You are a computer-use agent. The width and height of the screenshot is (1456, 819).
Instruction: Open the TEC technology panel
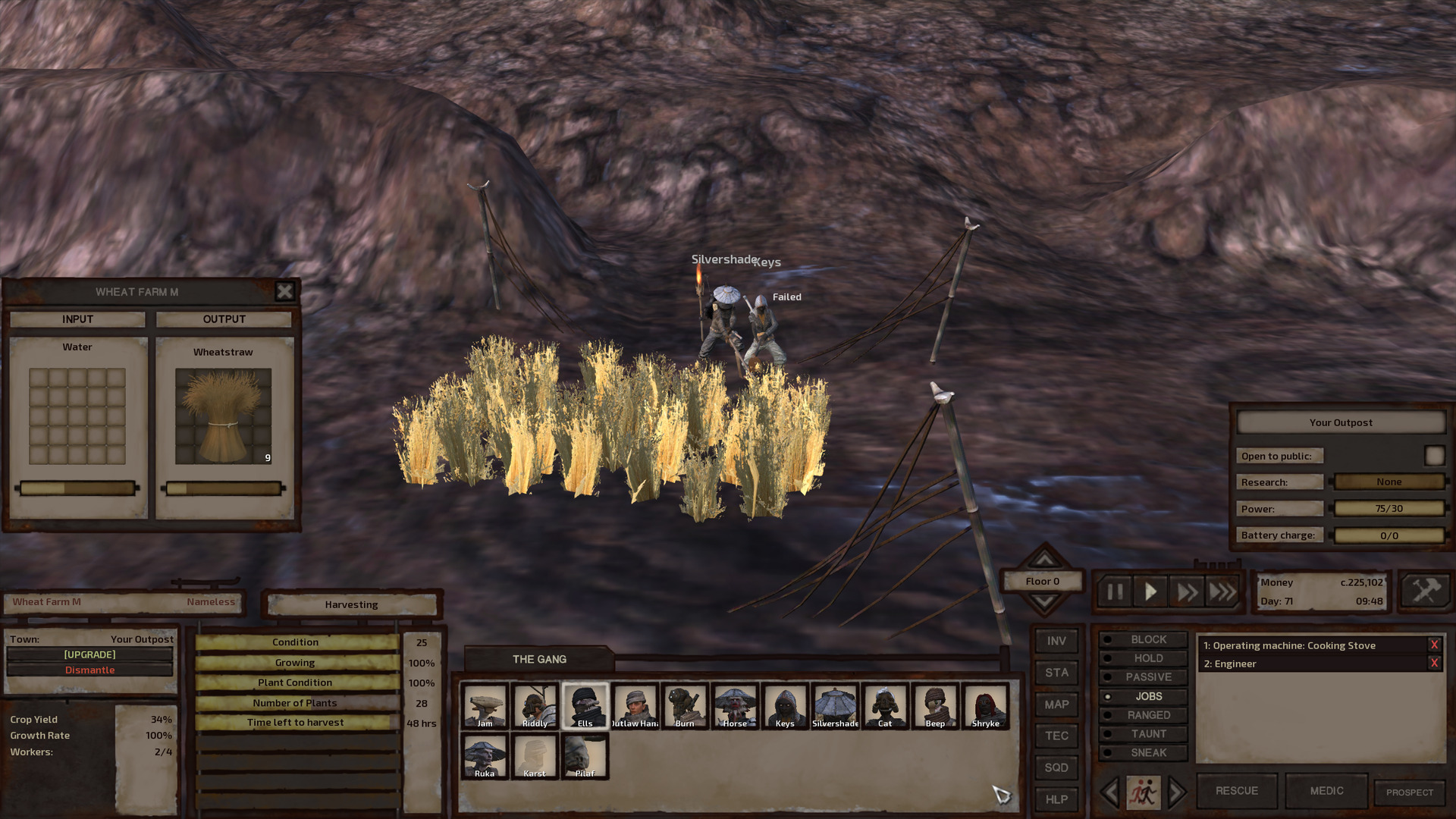point(1056,736)
